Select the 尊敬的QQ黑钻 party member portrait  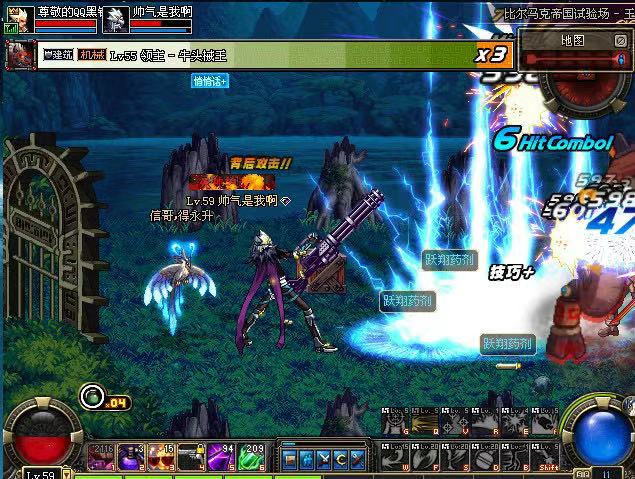pyautogui.click(x=19, y=19)
